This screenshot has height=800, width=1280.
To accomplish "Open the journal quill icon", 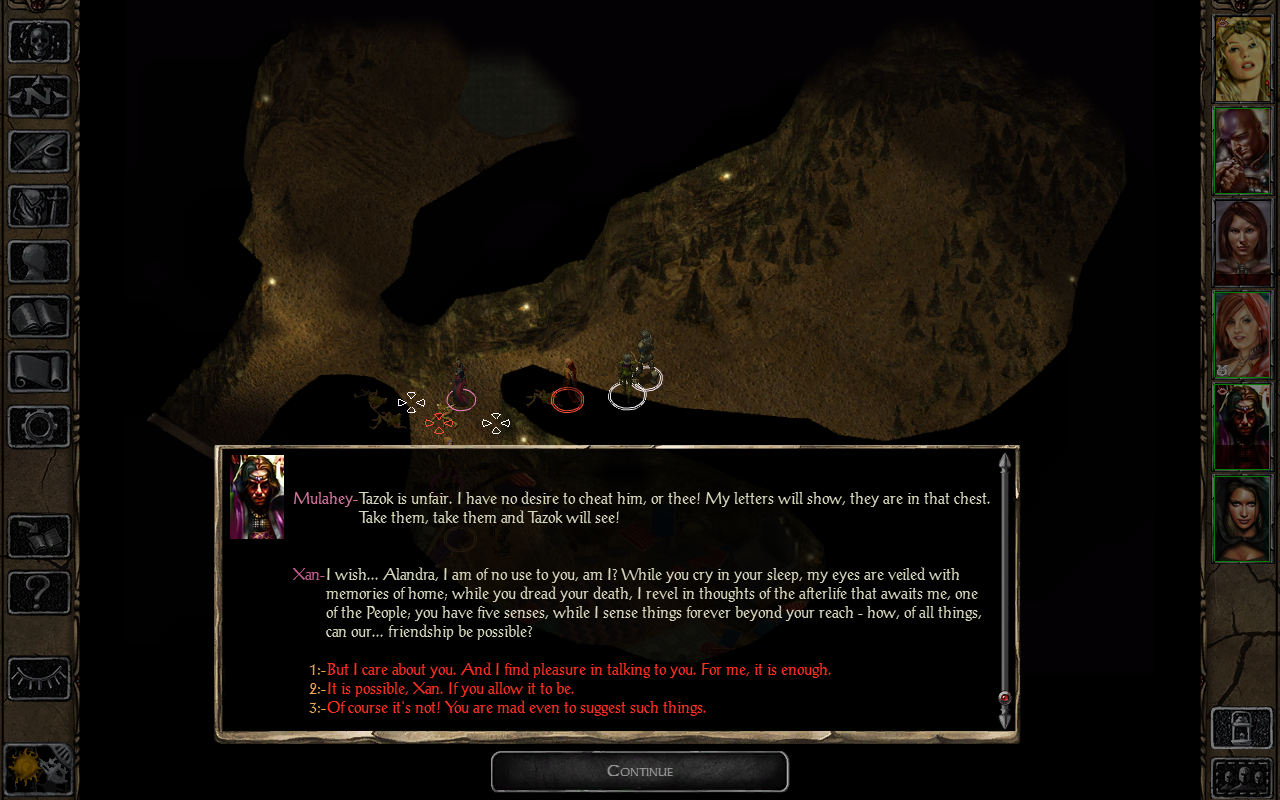I will [39, 152].
